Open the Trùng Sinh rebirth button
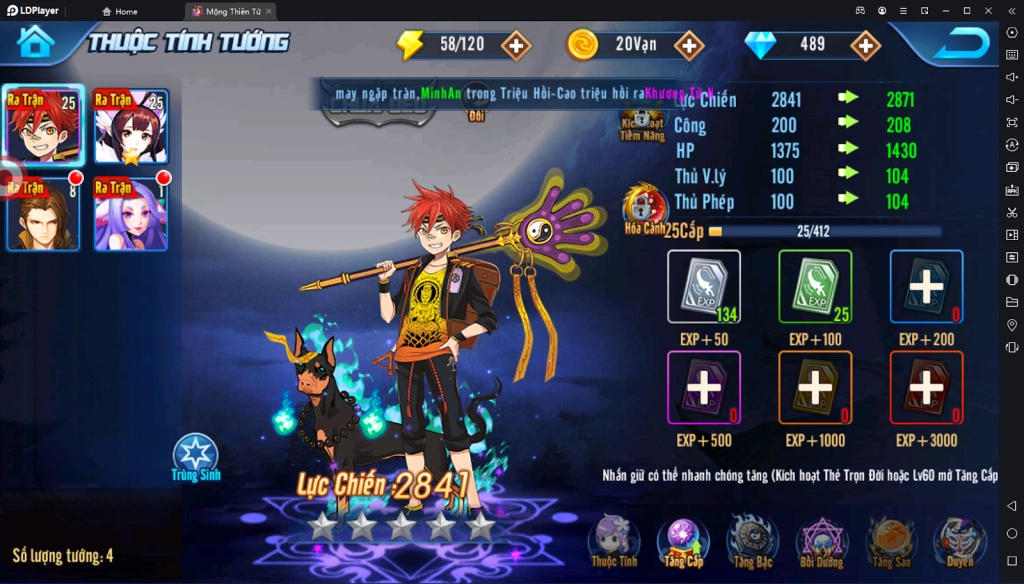1024x584 pixels. [x=196, y=457]
